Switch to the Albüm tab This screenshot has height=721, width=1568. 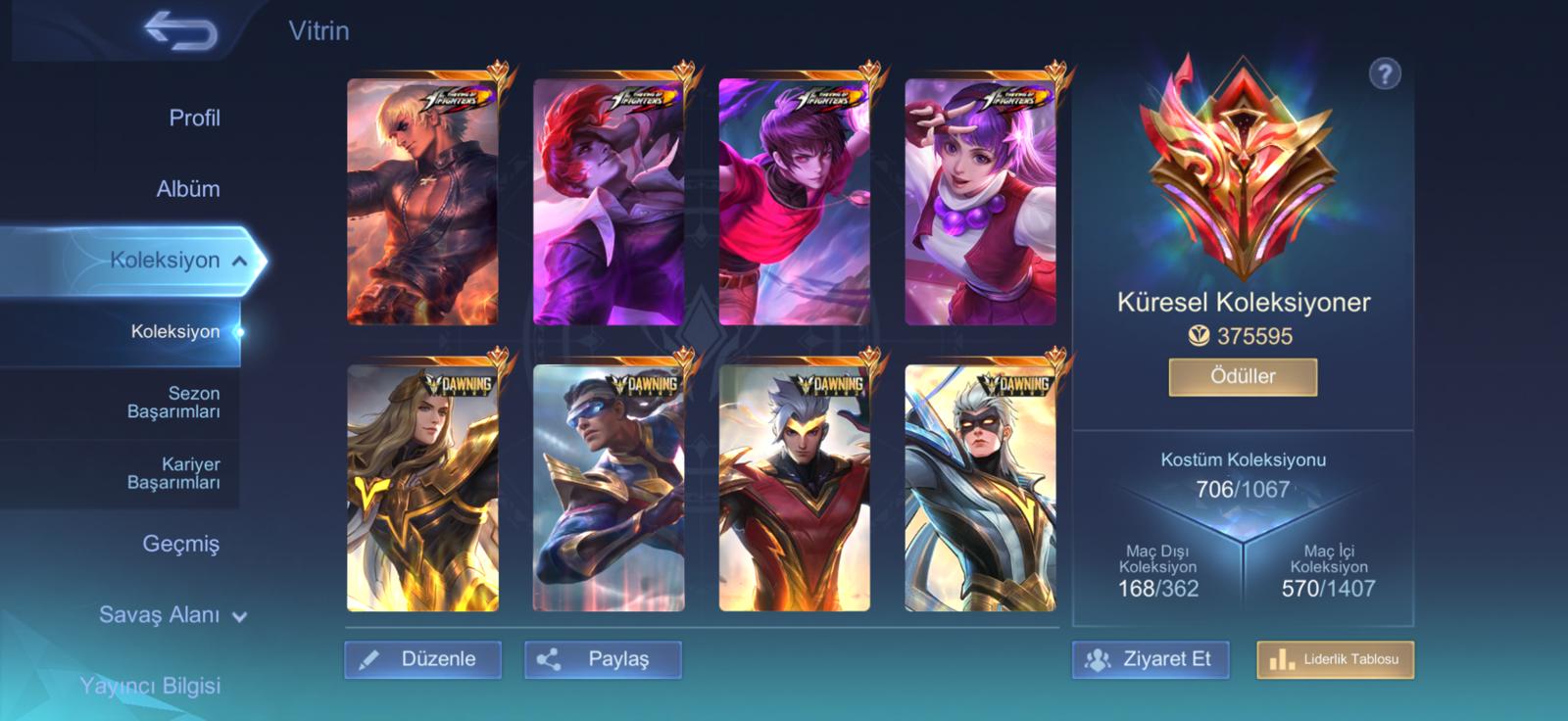pos(188,189)
